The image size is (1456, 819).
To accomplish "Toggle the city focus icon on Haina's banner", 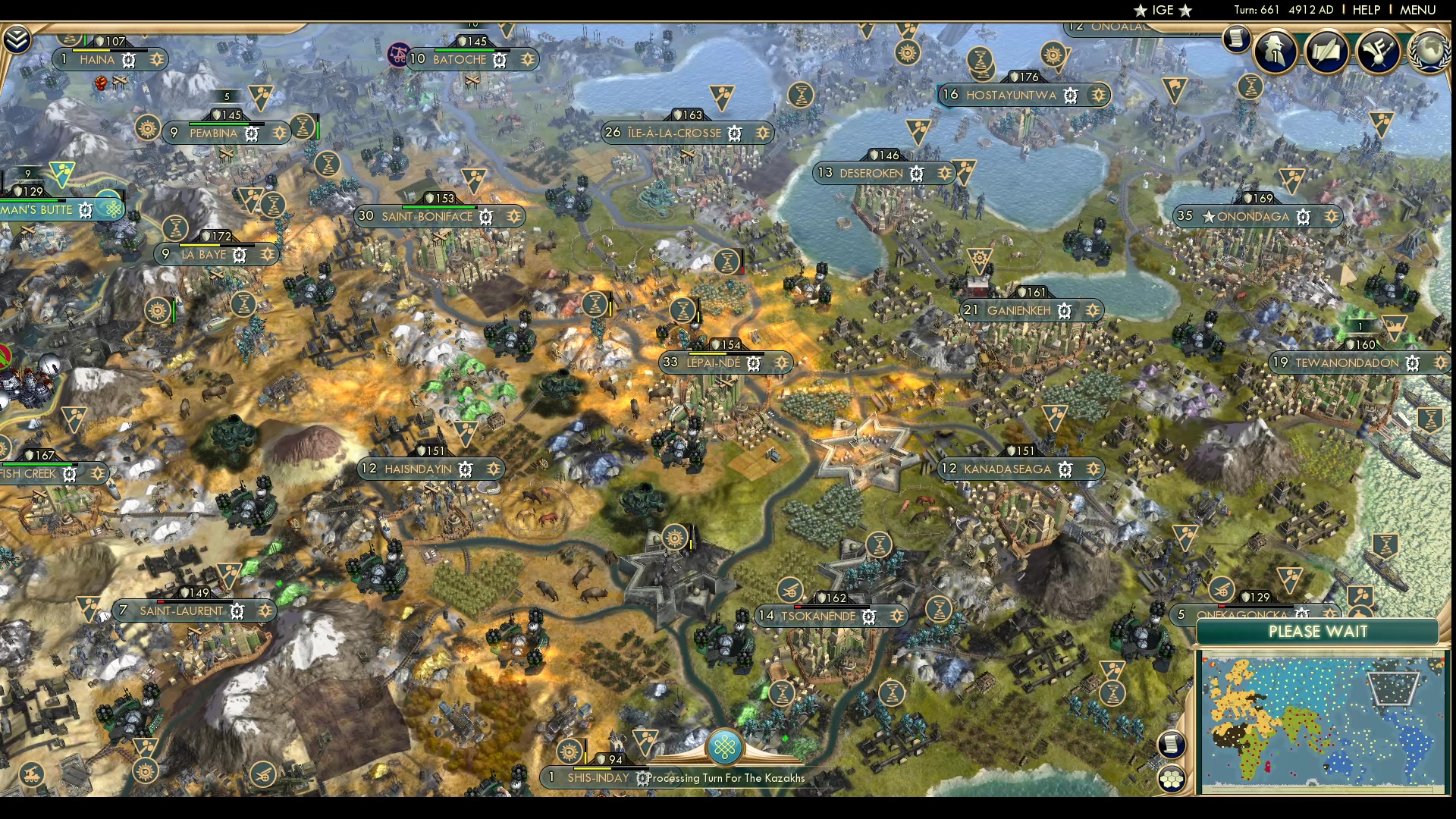I will (129, 60).
